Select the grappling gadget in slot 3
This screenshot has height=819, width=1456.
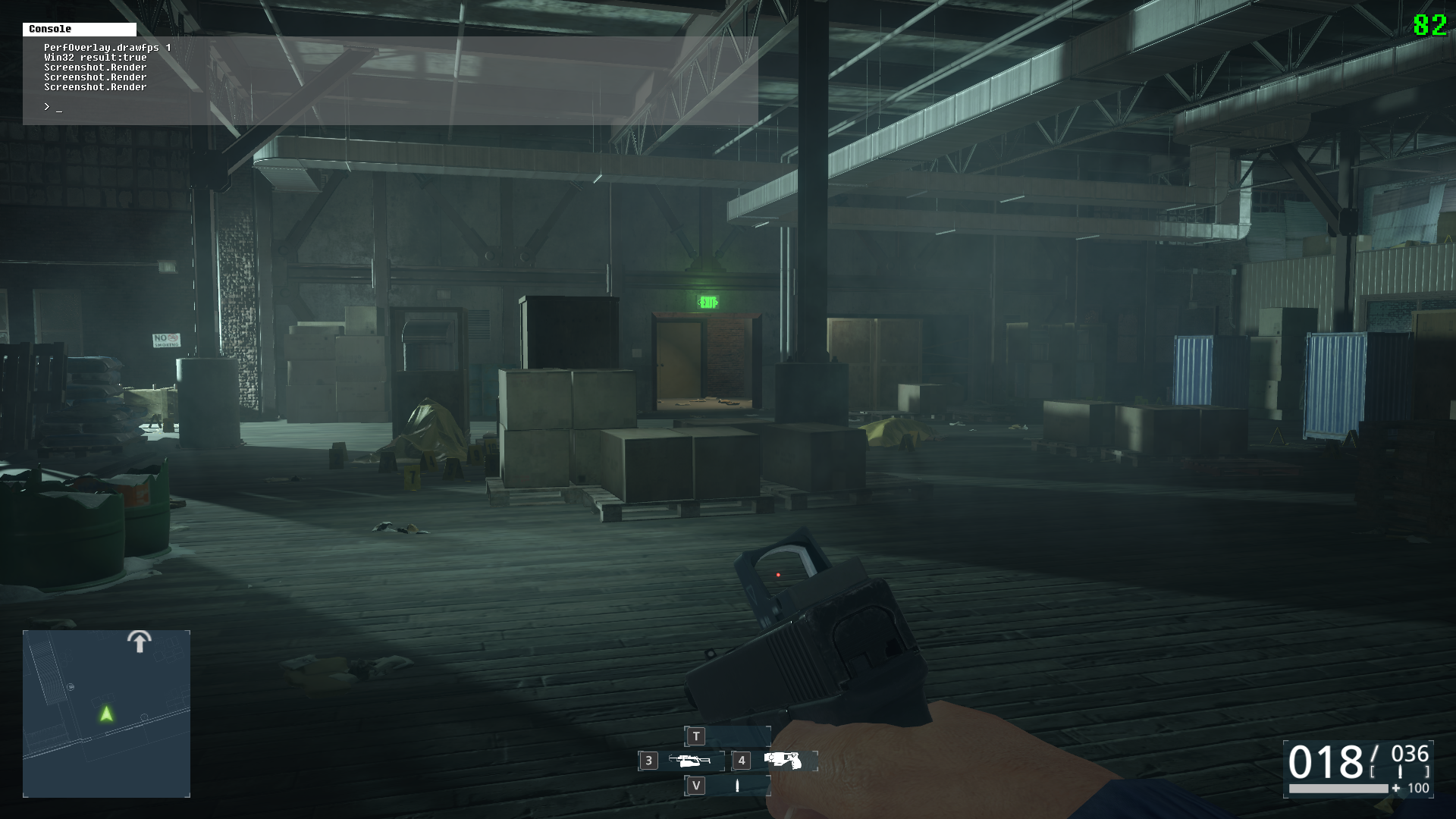(x=689, y=761)
